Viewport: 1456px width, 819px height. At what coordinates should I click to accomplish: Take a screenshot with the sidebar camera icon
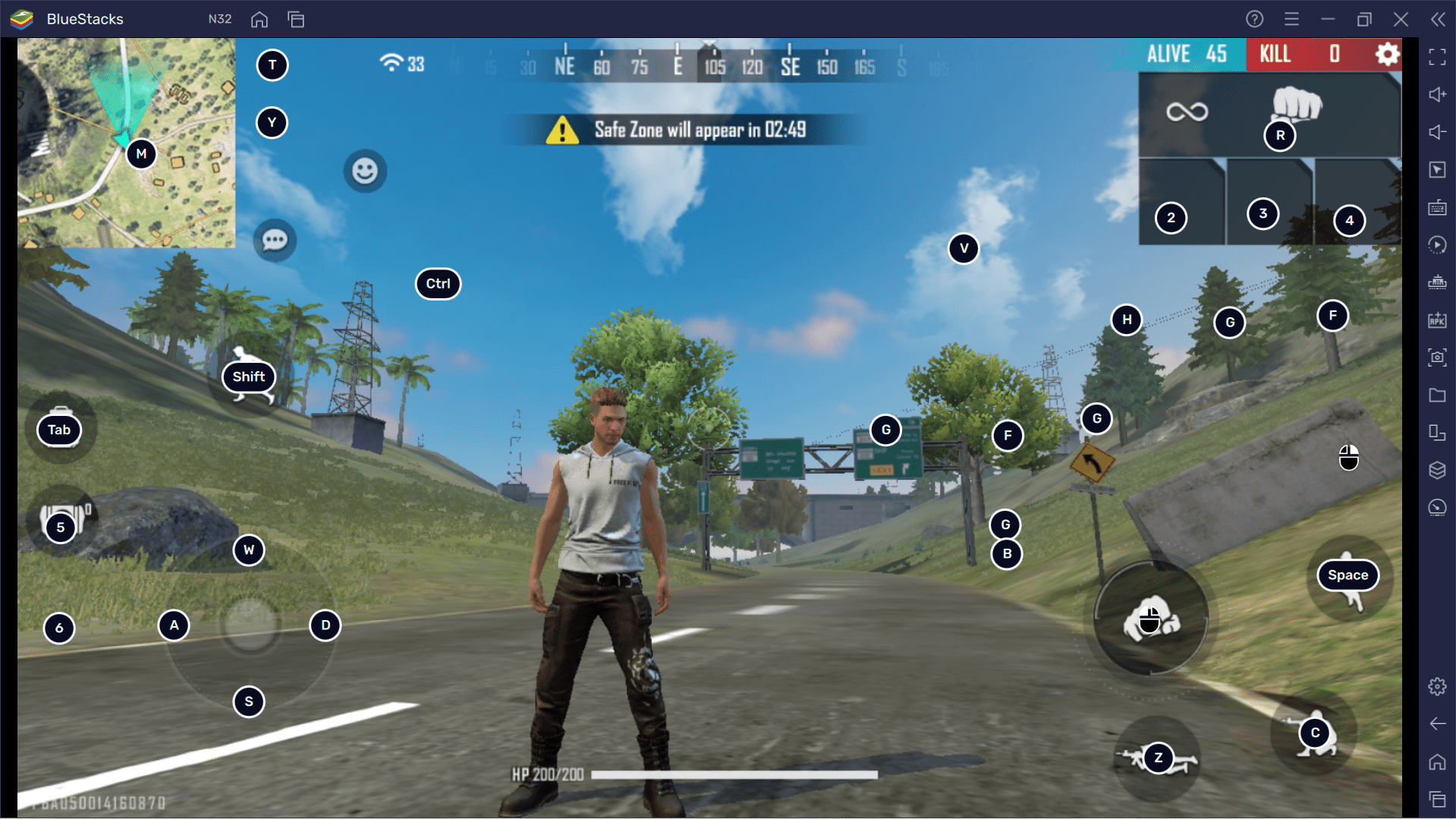coord(1436,358)
